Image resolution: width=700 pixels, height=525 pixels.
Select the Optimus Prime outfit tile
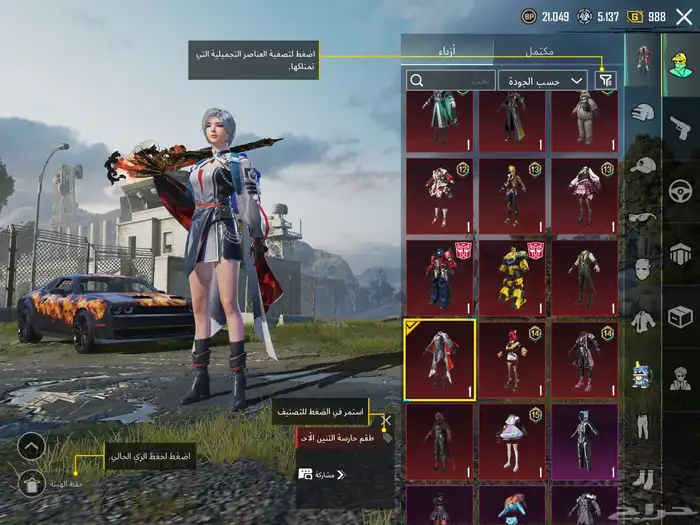pos(440,274)
